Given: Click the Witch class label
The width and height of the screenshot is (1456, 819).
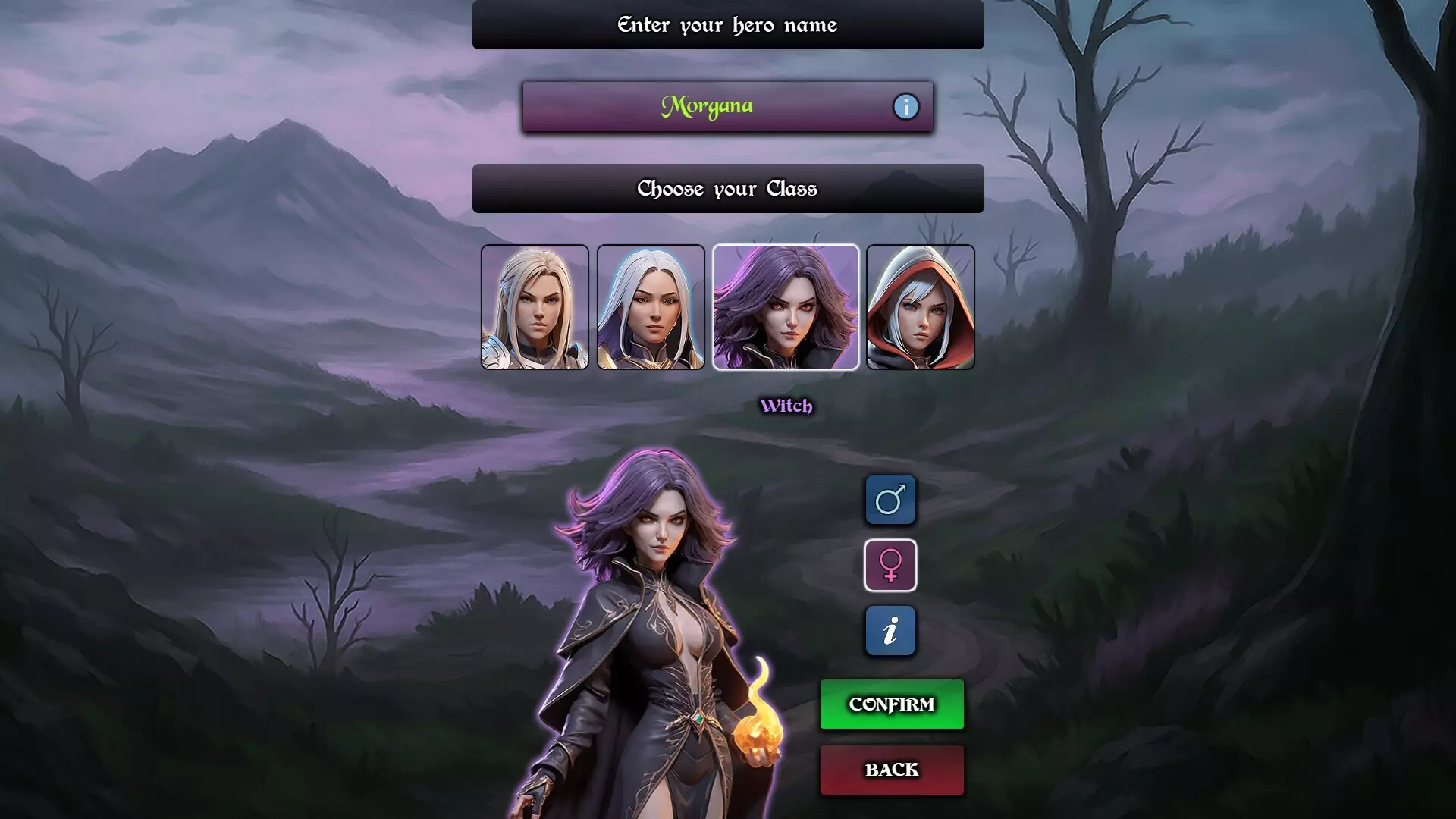Looking at the screenshot, I should point(786,406).
